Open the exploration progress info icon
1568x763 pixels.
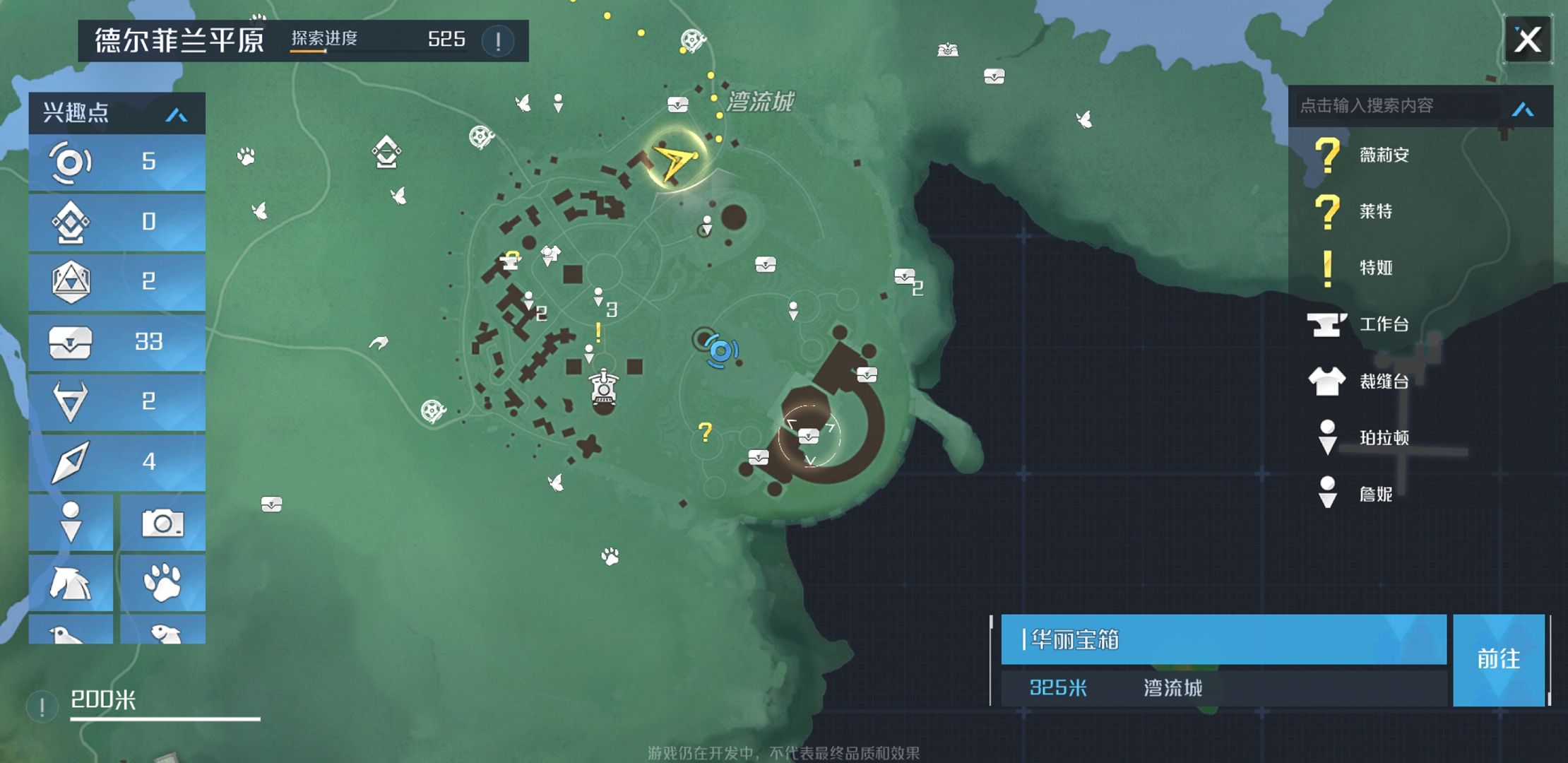pos(498,40)
